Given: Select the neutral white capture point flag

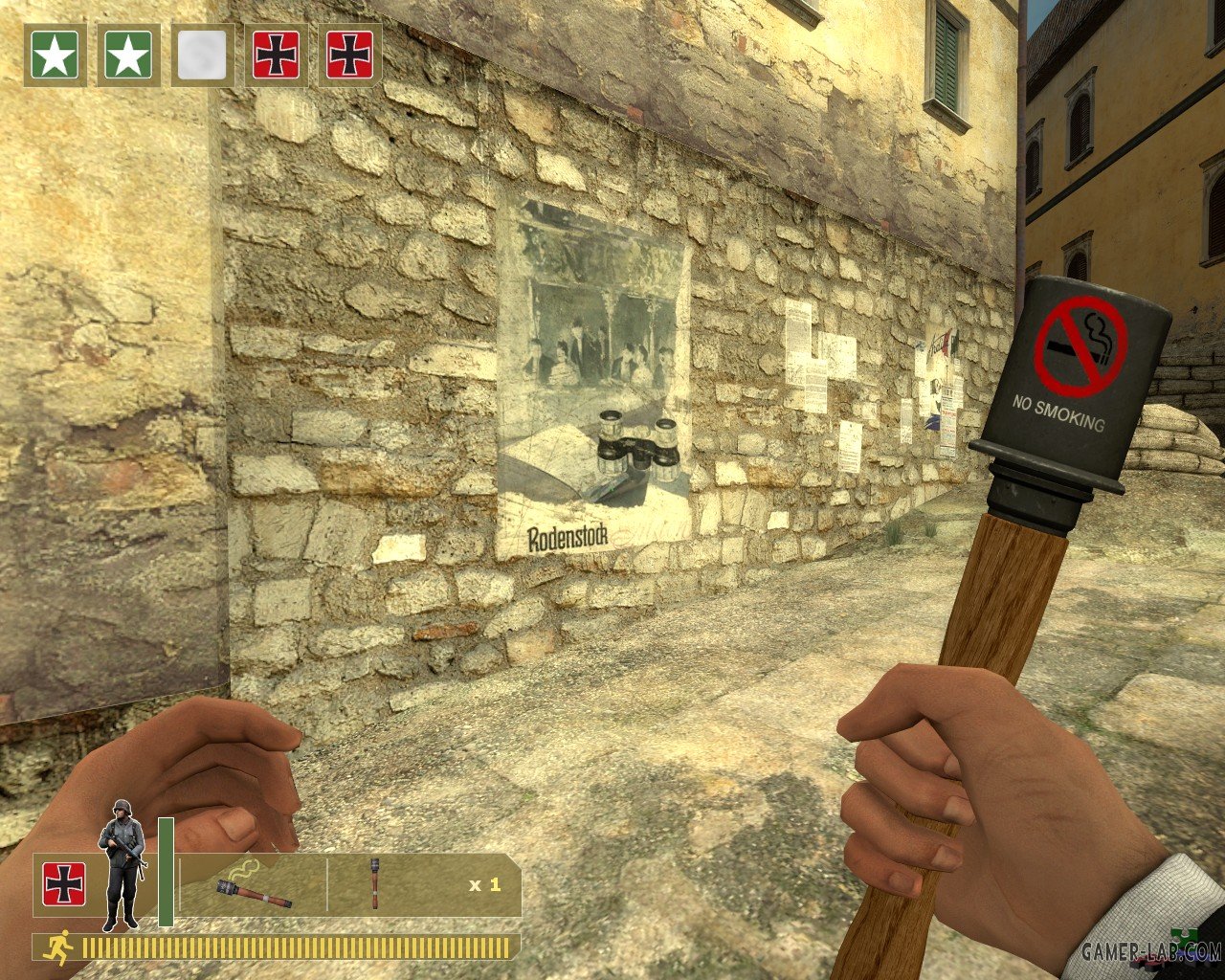Looking at the screenshot, I should [202, 56].
